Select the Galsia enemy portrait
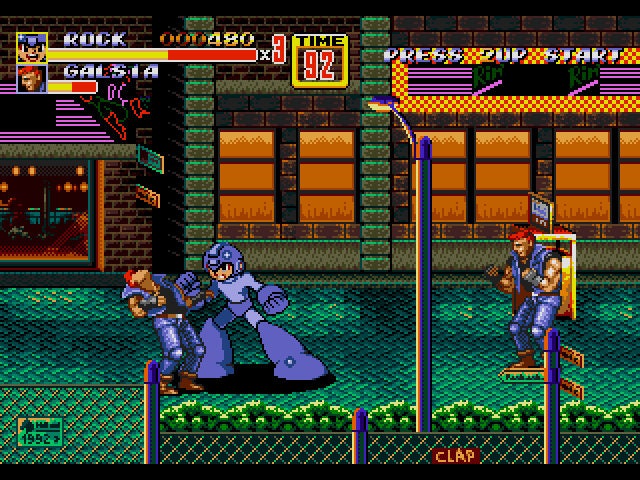Viewport: 640px width, 480px height. (32, 78)
